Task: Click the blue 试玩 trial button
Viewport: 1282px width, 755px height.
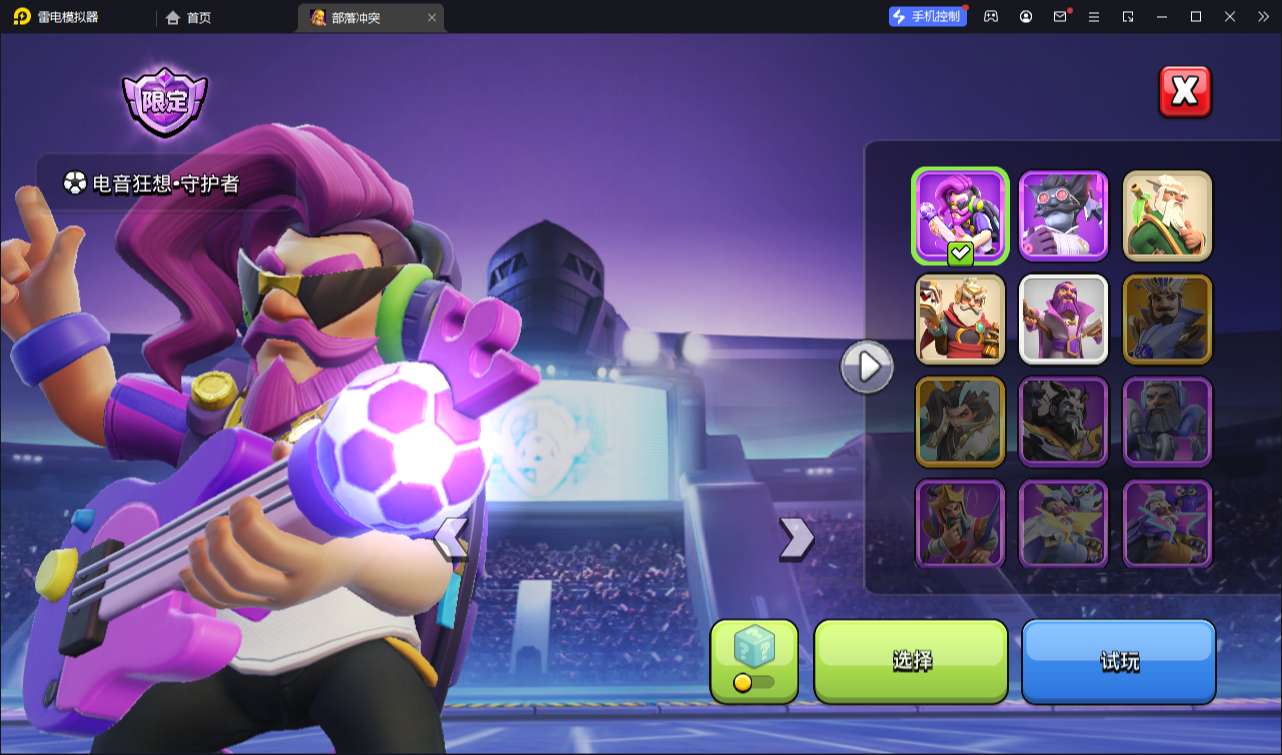Action: [1118, 660]
